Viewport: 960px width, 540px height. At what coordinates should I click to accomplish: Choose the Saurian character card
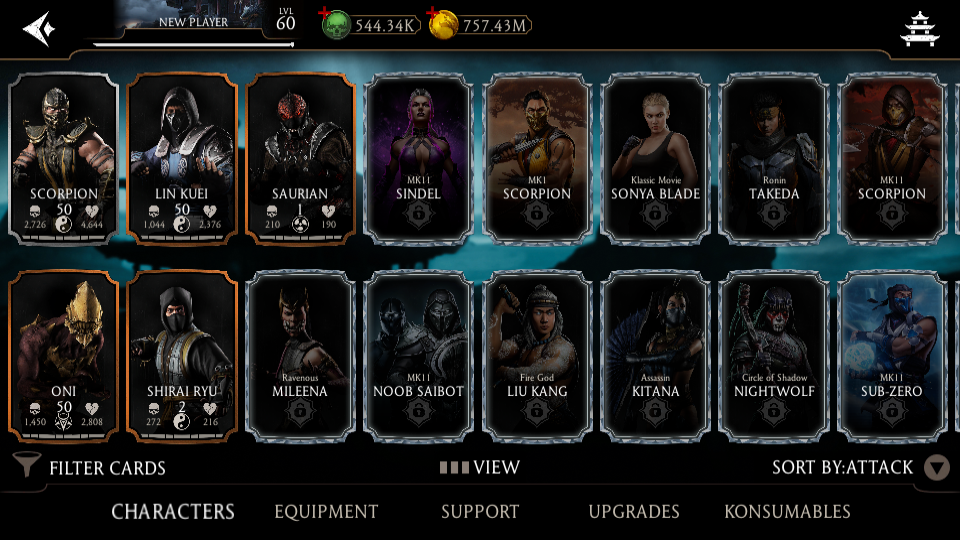point(300,160)
